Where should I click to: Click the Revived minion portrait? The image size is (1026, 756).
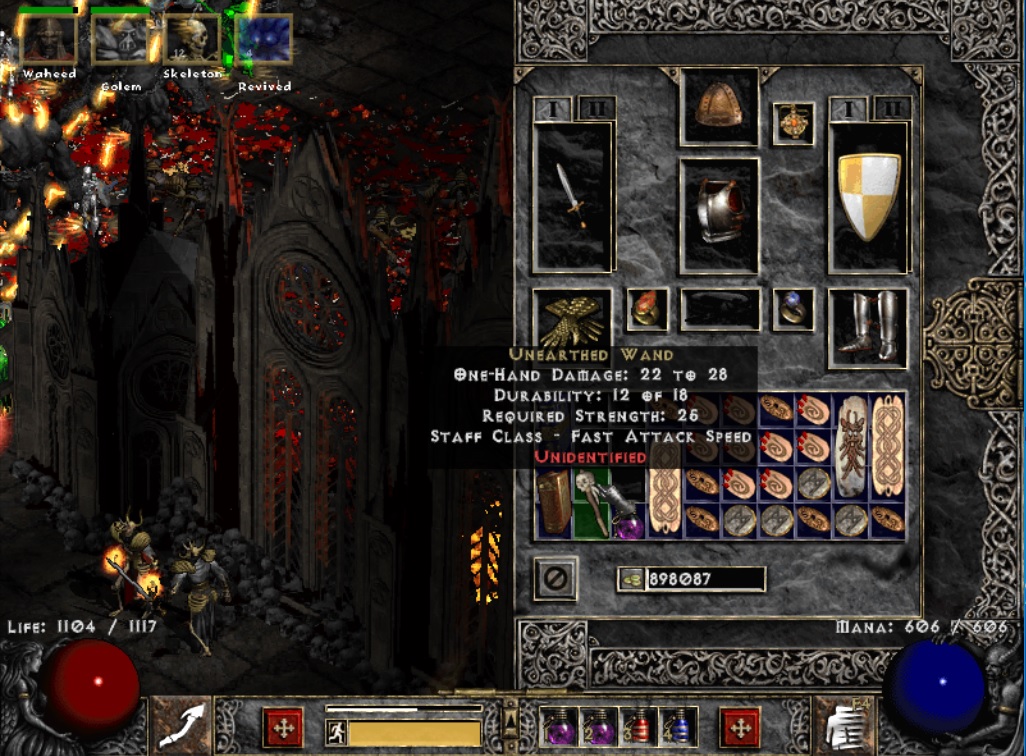tap(264, 40)
